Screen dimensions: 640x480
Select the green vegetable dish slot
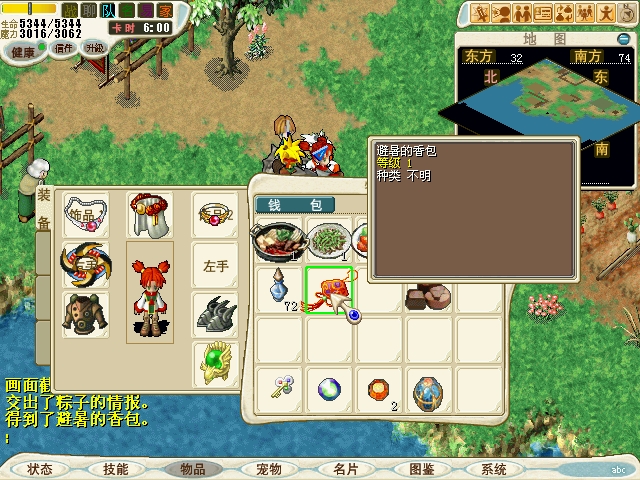326,241
